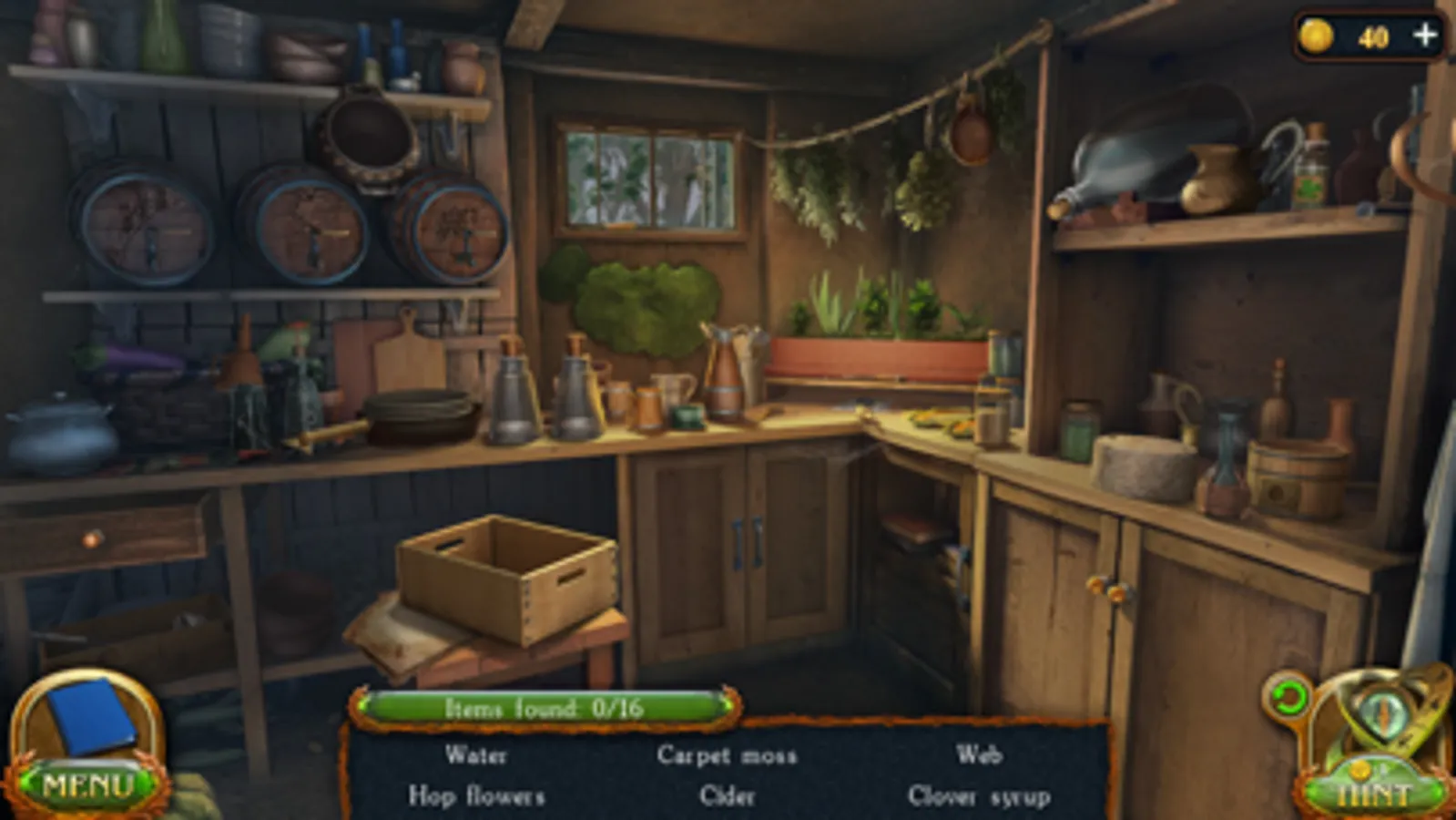The image size is (1456, 820).
Task: Click the plus icon to add coins
Action: [1424, 36]
